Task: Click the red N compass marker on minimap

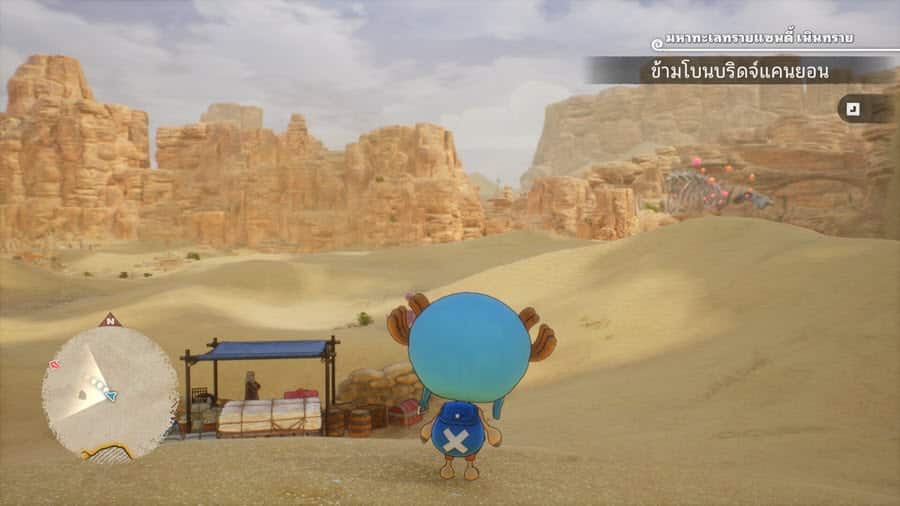Action: point(110,320)
